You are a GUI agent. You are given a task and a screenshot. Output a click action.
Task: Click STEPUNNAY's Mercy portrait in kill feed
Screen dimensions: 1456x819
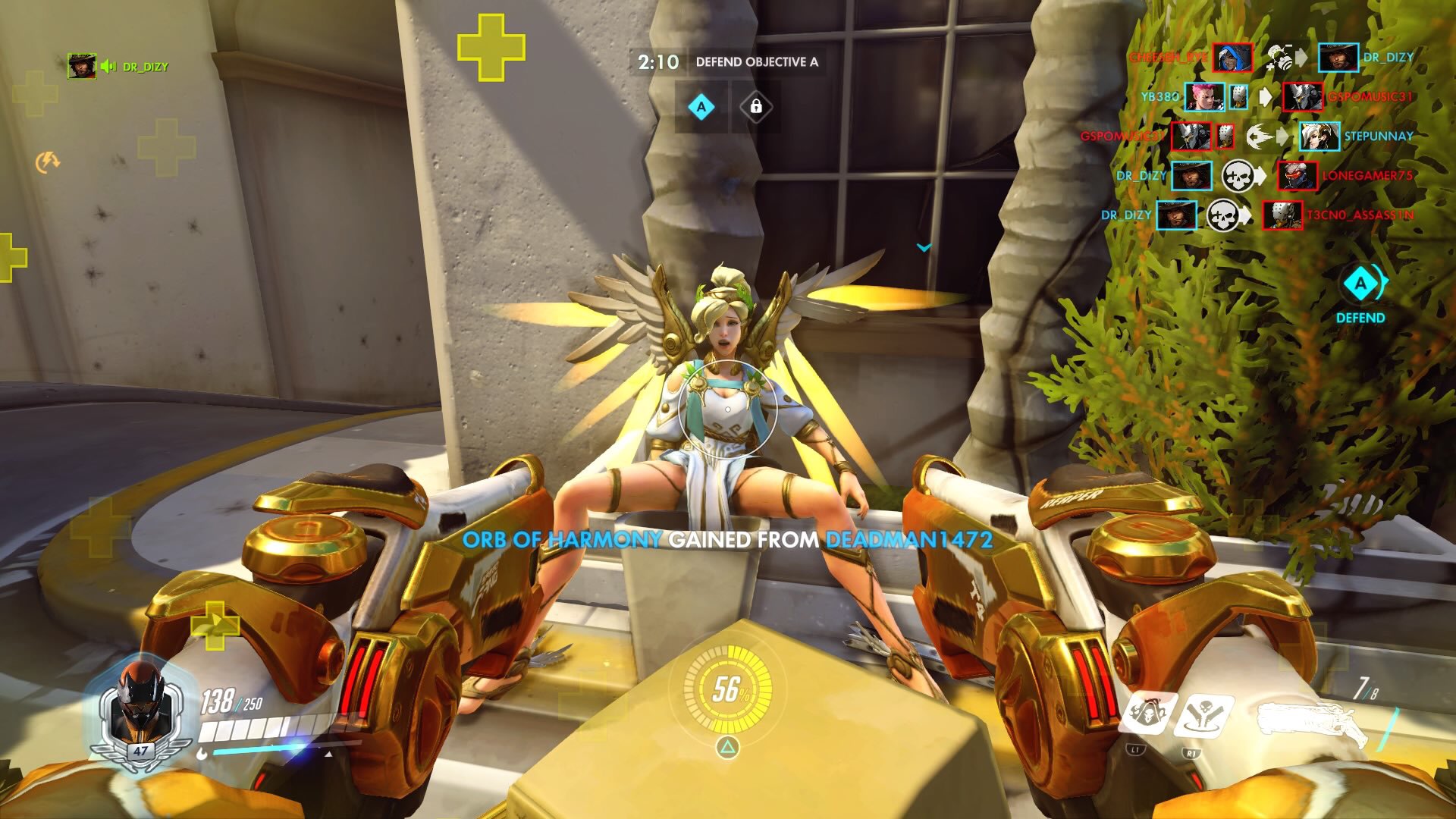pos(1319,136)
